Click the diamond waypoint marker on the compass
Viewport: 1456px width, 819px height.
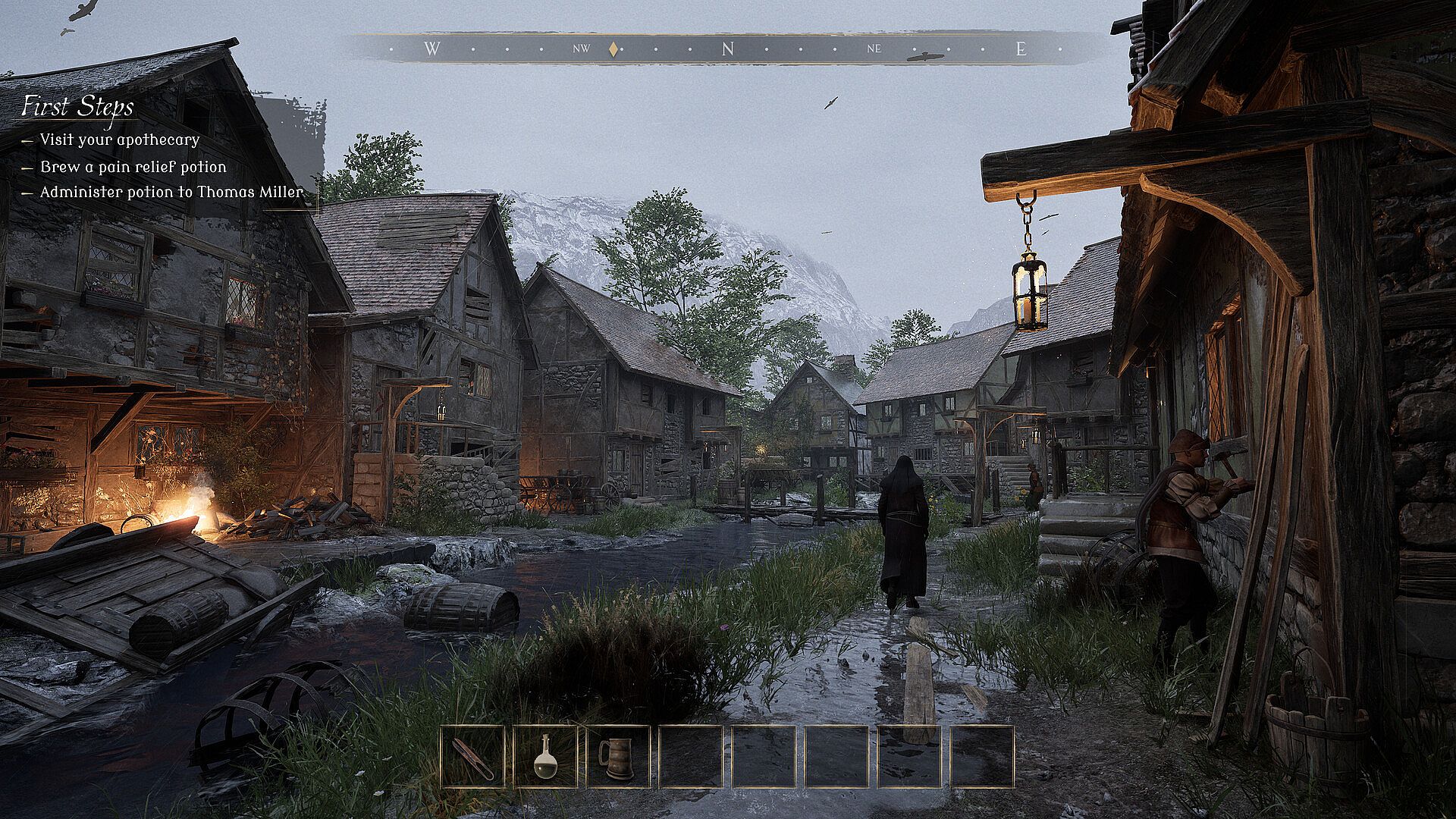coord(613,50)
